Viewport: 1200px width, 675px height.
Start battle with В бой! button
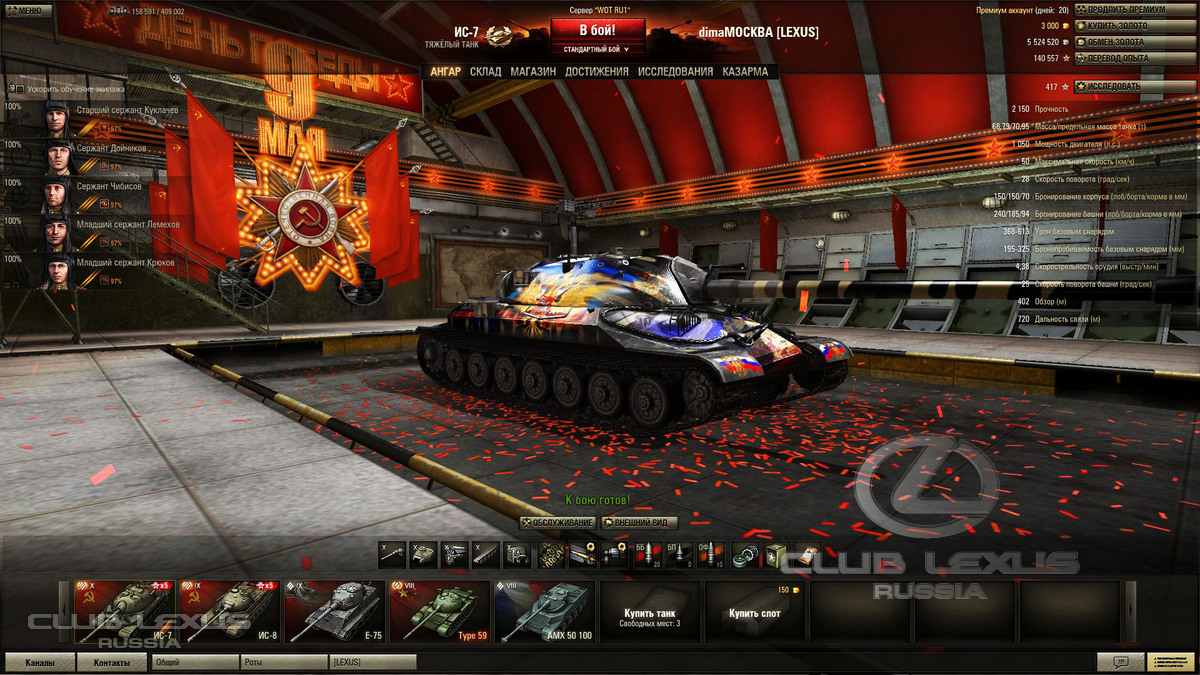(597, 30)
